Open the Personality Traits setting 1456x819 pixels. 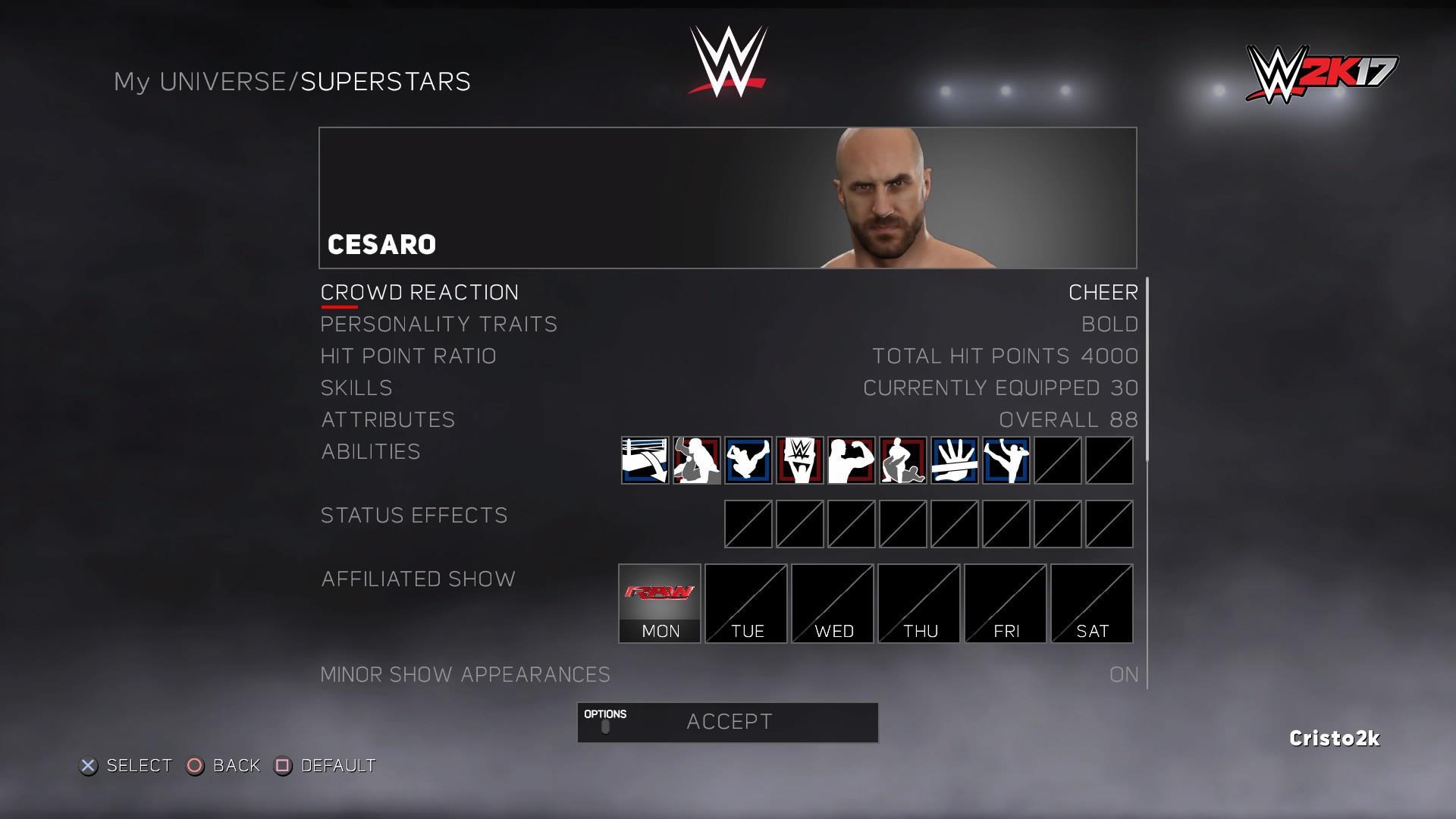click(438, 324)
